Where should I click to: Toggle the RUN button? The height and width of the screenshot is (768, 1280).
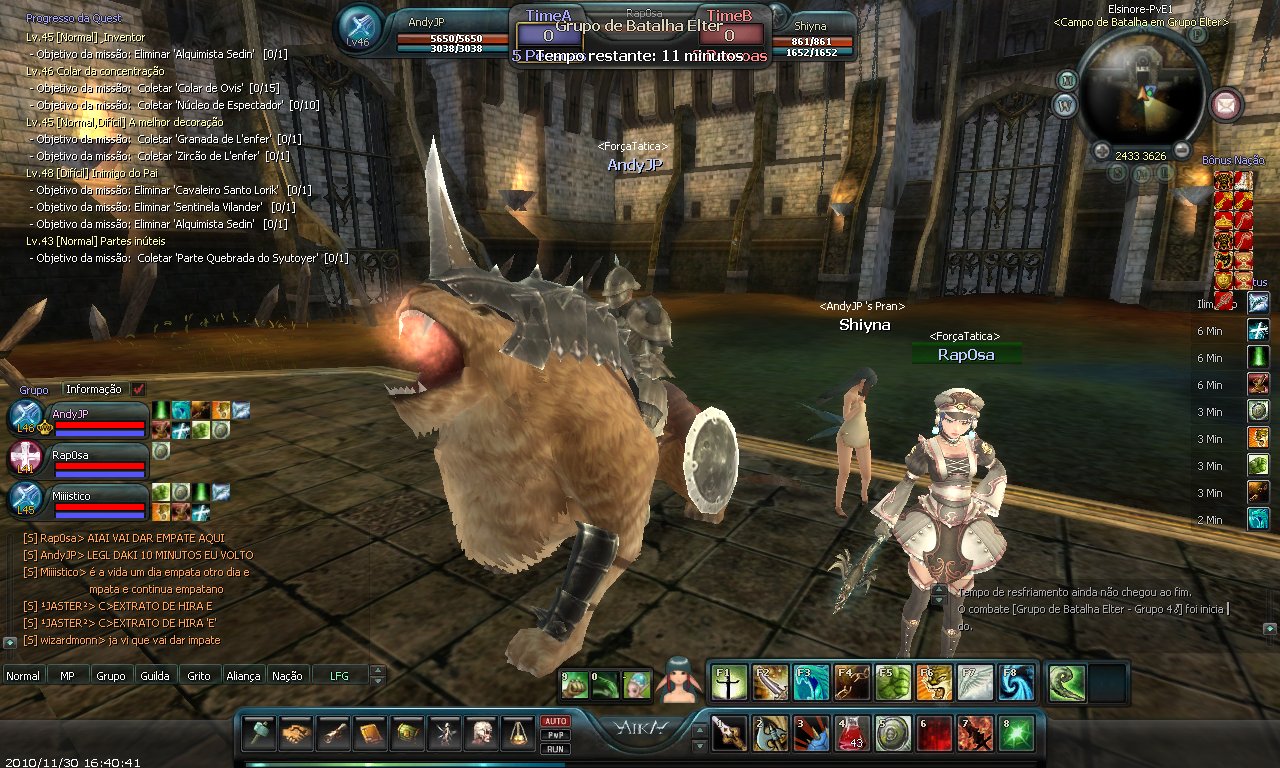coord(555,749)
